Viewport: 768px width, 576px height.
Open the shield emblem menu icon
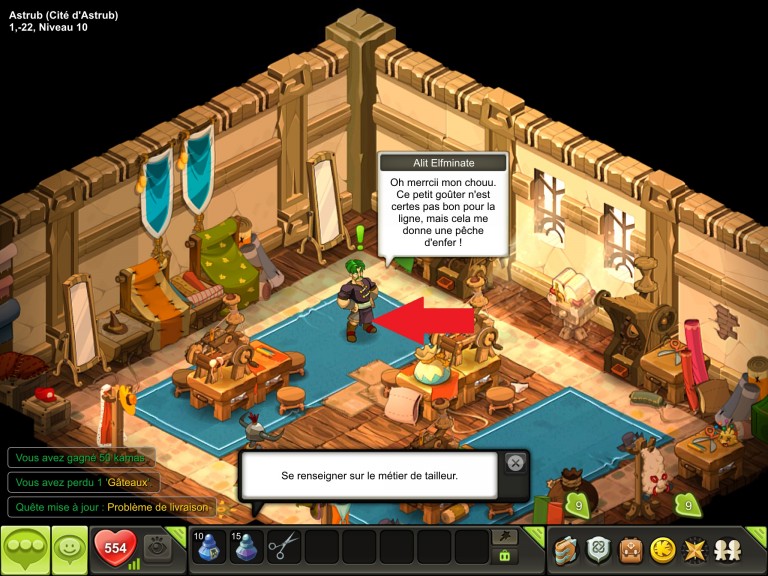pos(598,550)
